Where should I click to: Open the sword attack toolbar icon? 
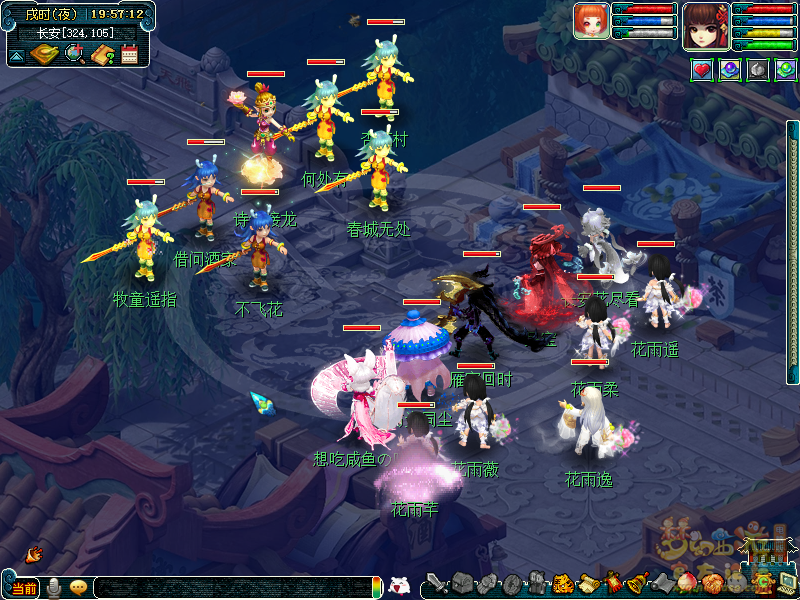[437, 582]
